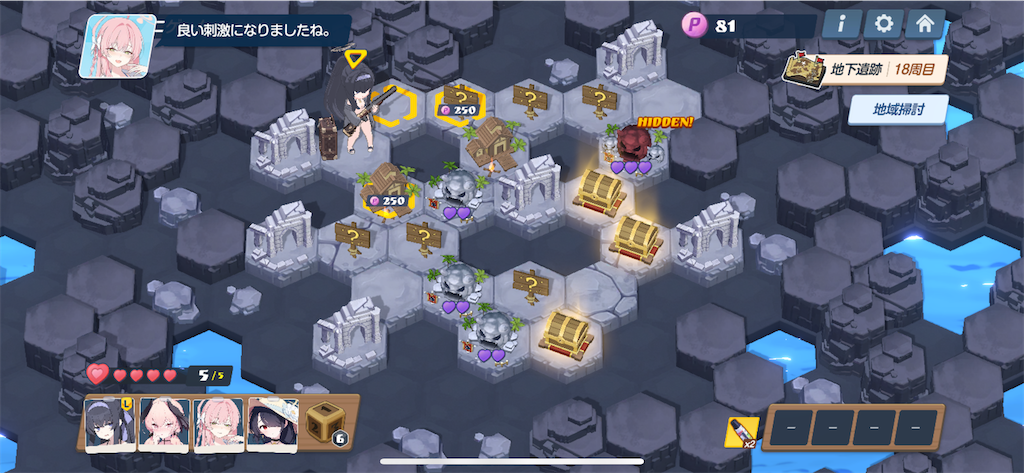Open settings with the gear button
This screenshot has height=473, width=1024.
pyautogui.click(x=883, y=25)
